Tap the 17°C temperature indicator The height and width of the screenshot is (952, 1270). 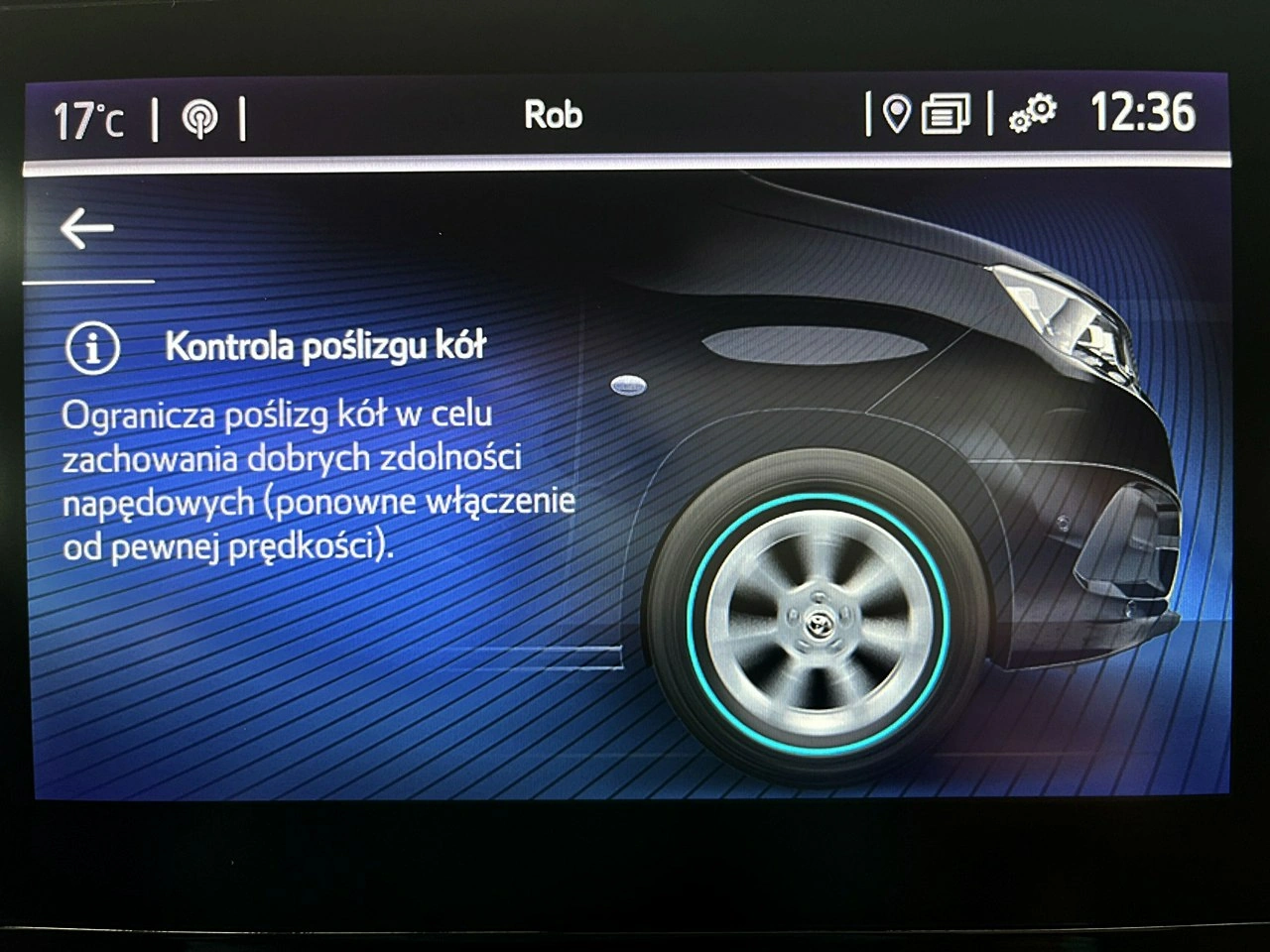point(90,116)
